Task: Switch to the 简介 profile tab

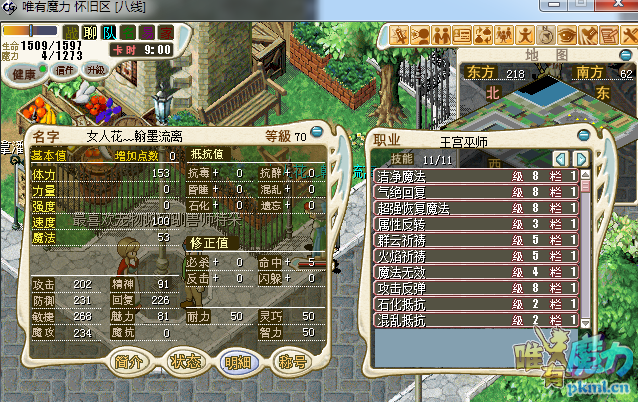Action: coord(131,360)
